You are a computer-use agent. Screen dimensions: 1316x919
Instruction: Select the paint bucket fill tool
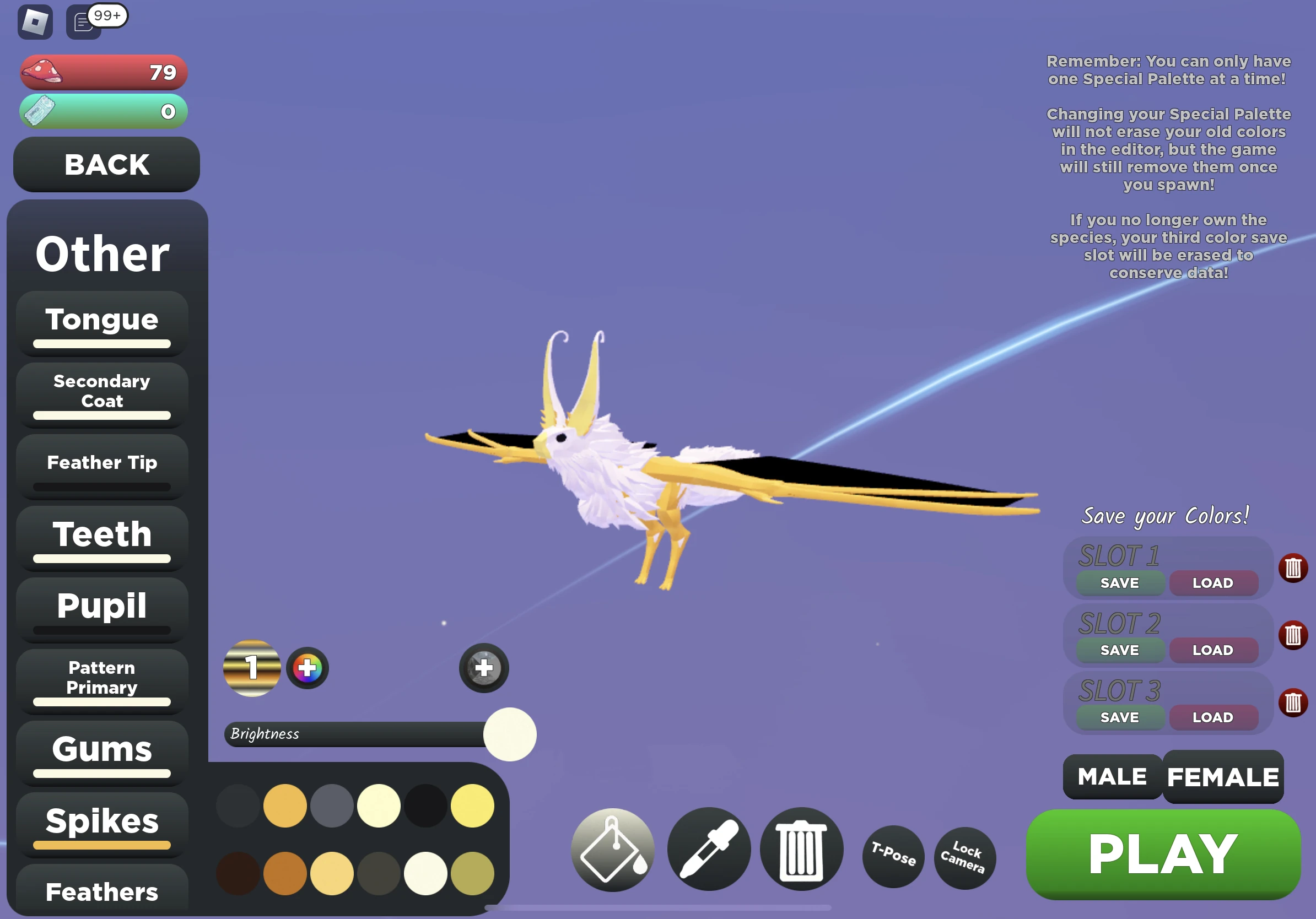(612, 850)
